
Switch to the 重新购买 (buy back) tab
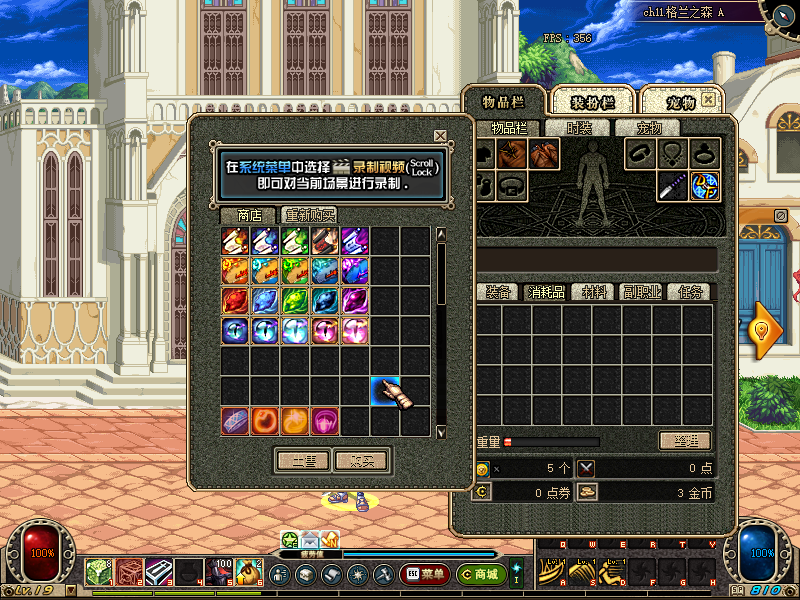309,215
